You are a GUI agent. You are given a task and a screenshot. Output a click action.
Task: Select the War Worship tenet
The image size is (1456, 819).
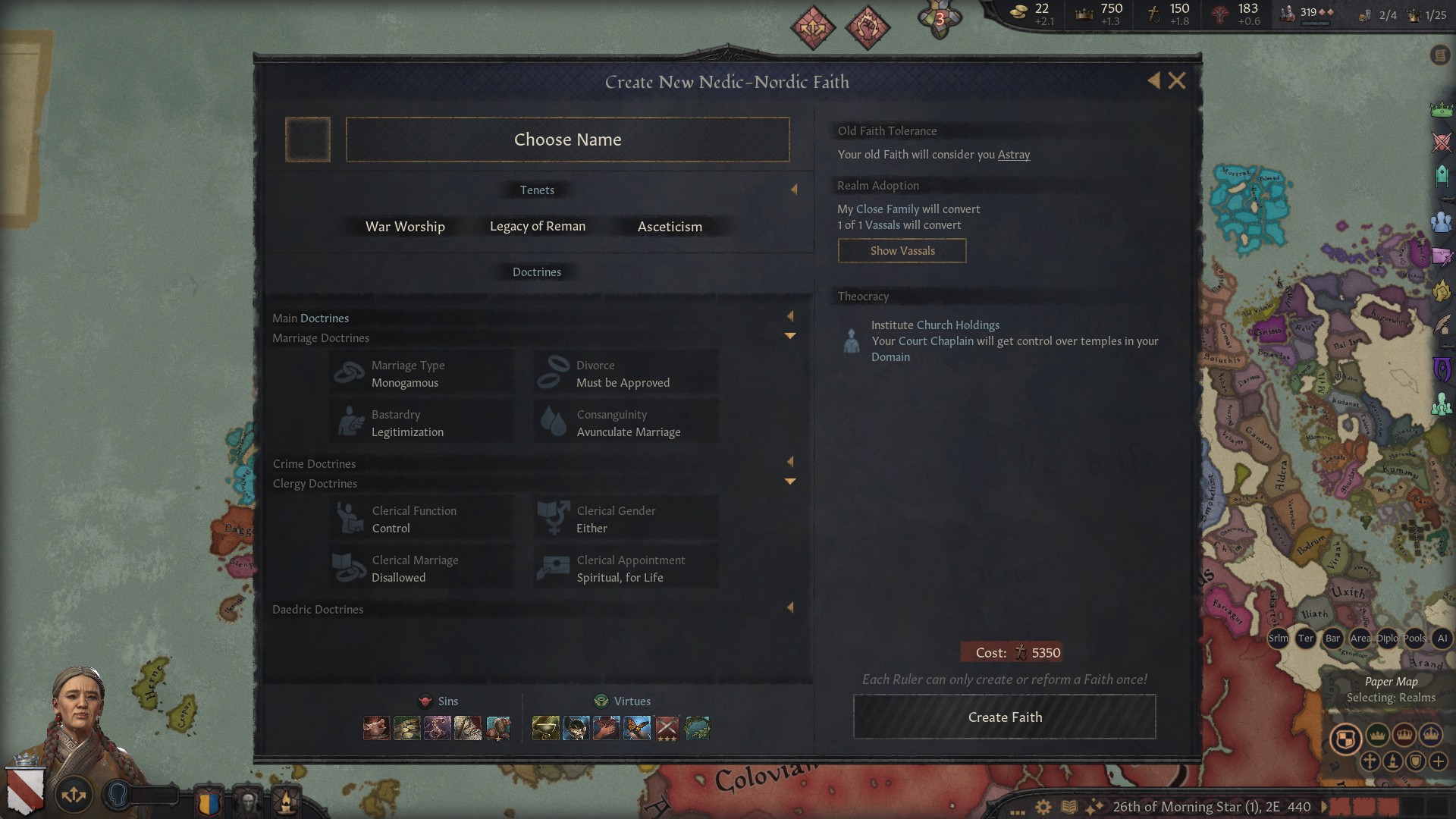pyautogui.click(x=404, y=226)
